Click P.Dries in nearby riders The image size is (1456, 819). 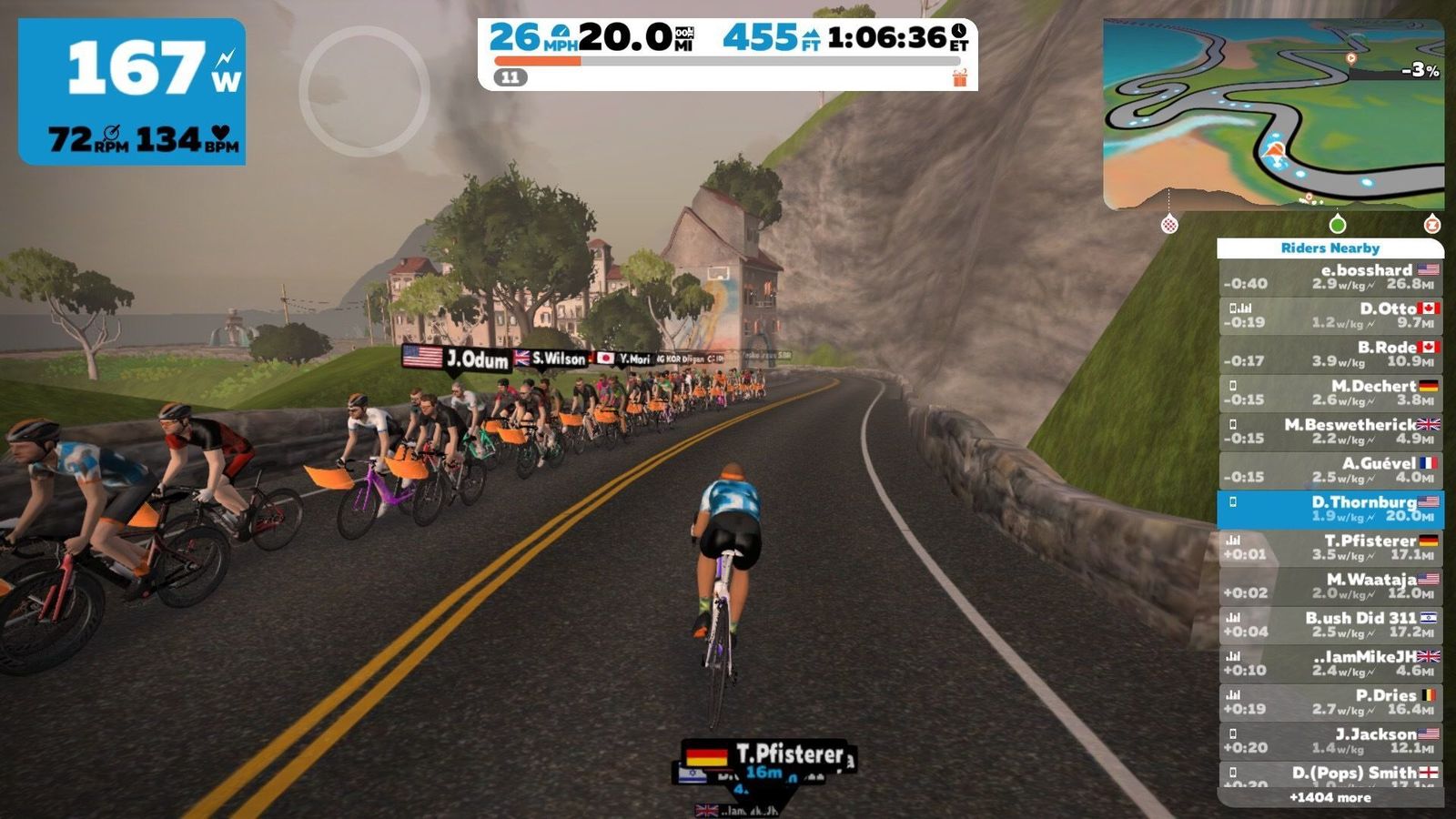coord(1330,702)
